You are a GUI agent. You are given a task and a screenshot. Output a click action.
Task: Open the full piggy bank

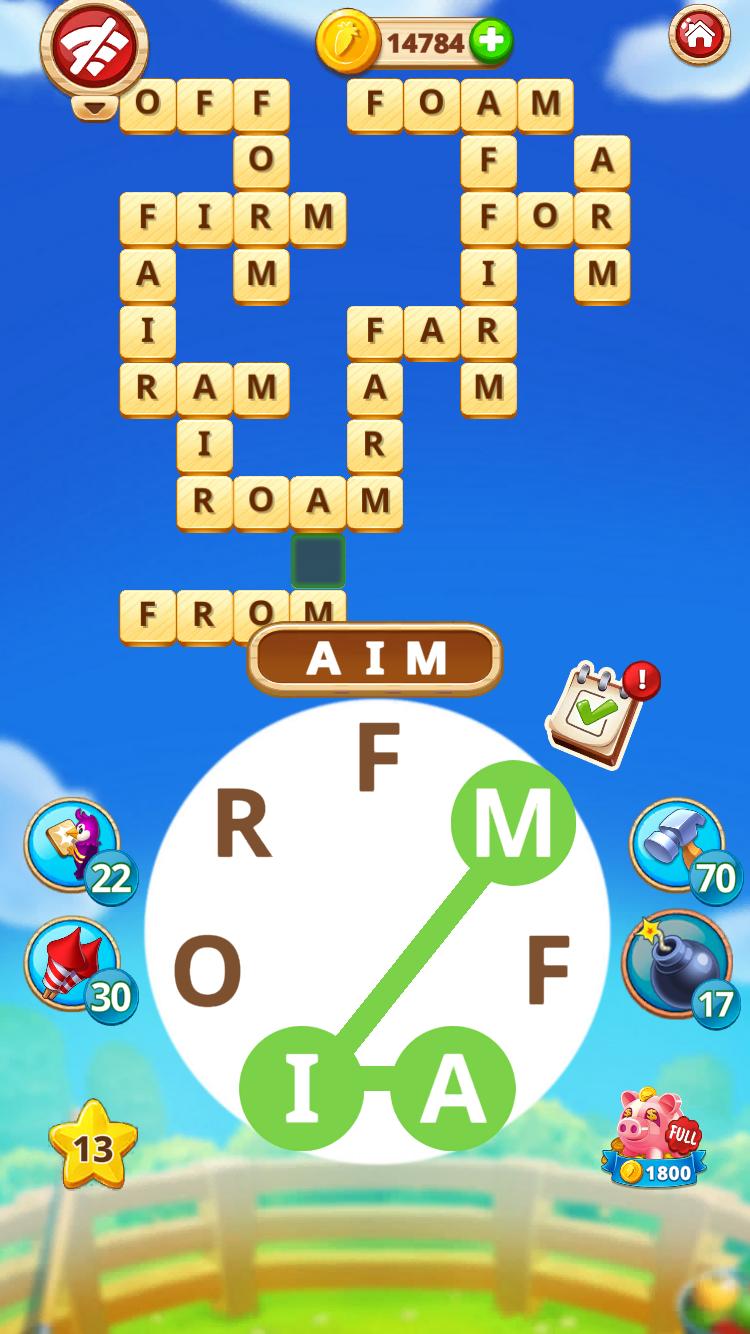click(x=654, y=1138)
